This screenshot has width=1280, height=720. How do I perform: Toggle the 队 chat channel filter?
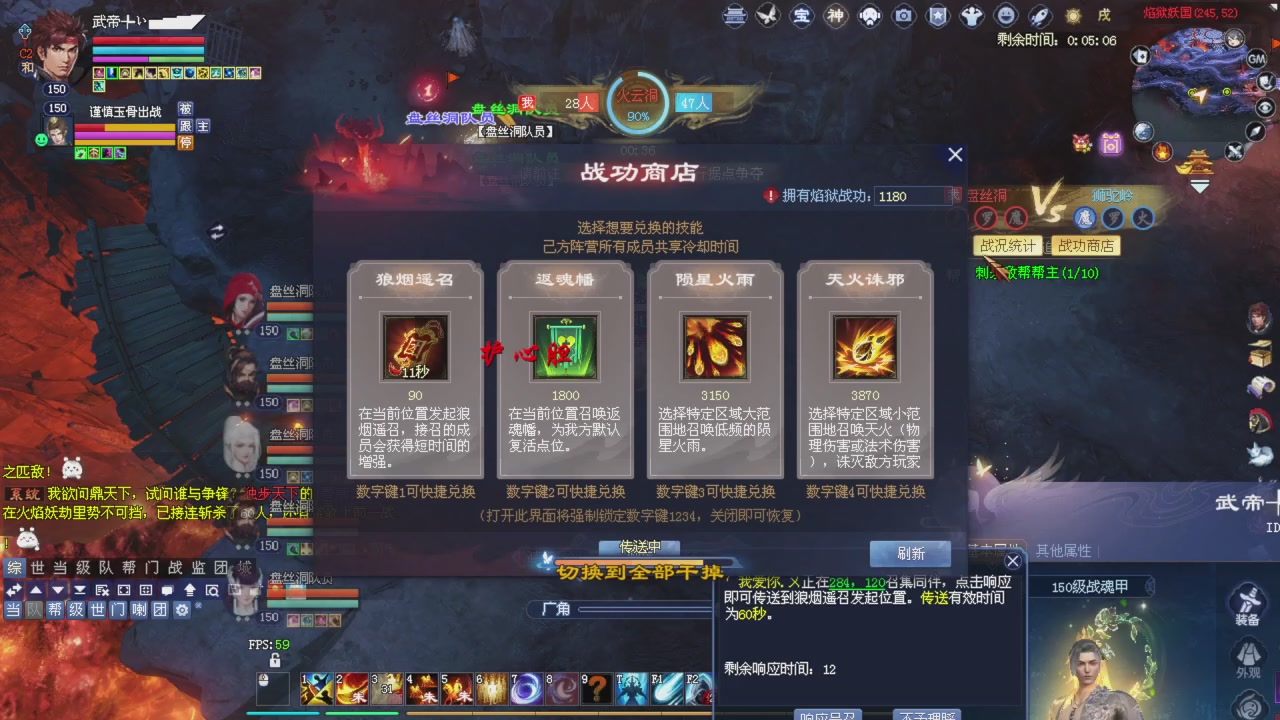pos(35,610)
